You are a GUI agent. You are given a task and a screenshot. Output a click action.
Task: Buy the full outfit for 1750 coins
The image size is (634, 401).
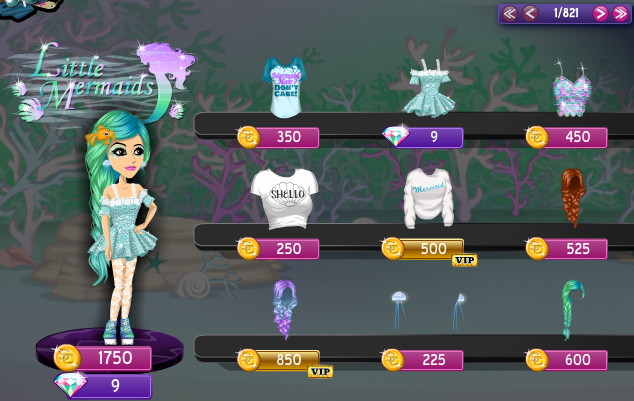tap(104, 357)
